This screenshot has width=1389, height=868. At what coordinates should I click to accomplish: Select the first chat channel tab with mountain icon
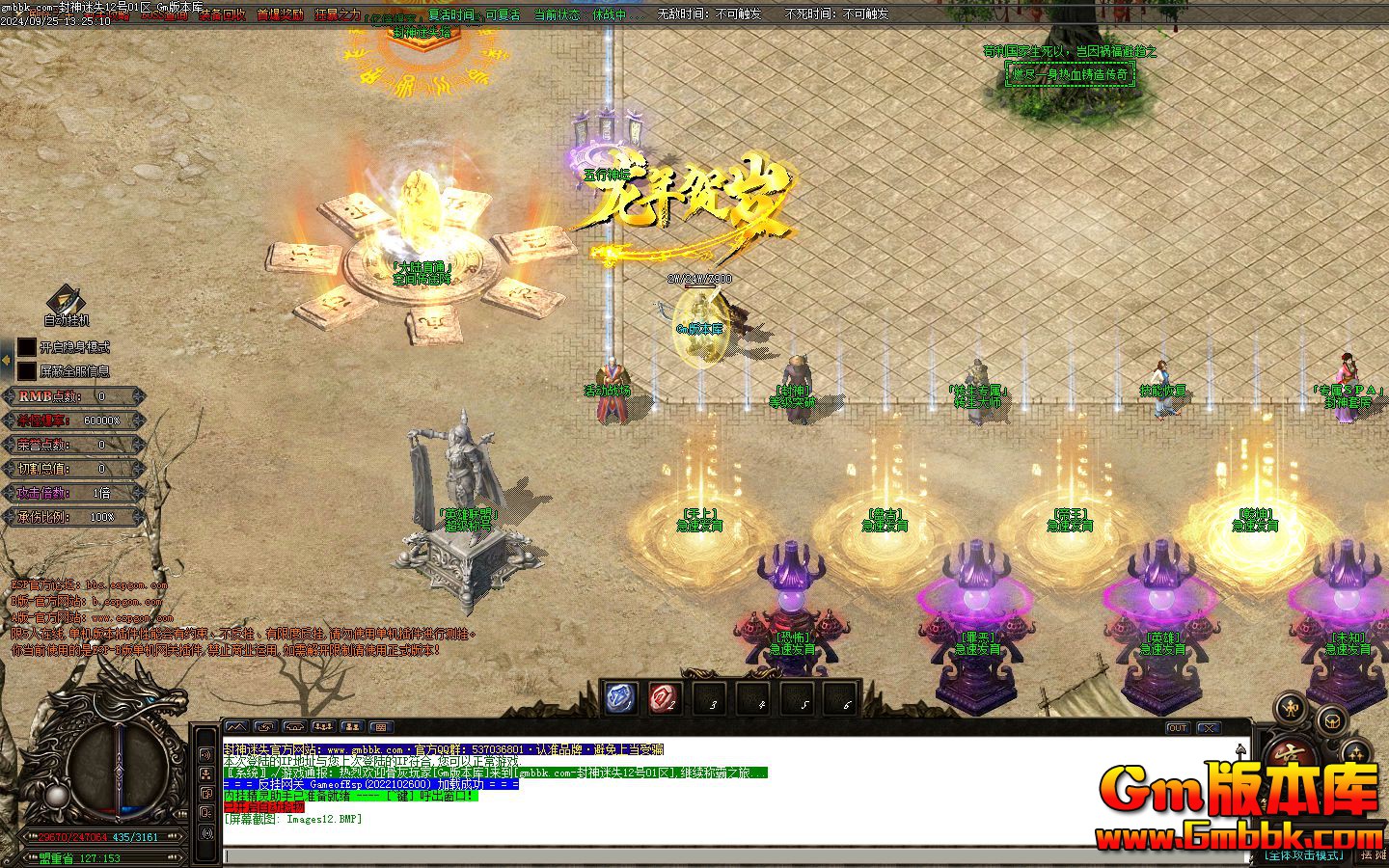coord(236,727)
